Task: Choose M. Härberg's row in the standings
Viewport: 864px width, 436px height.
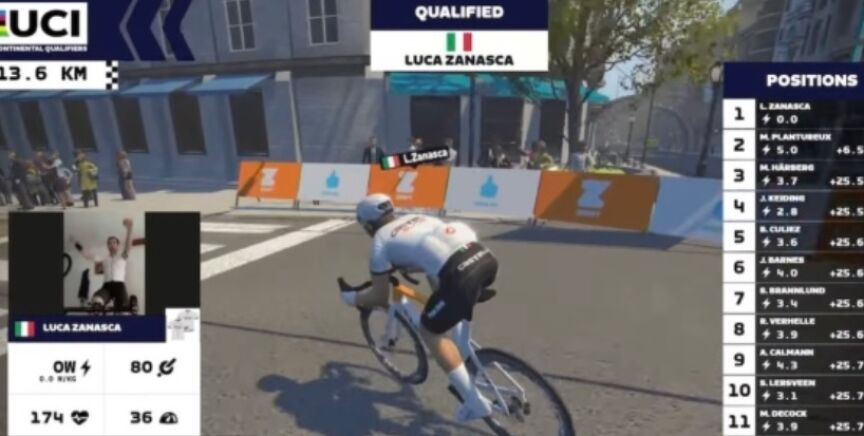Action: coord(795,174)
